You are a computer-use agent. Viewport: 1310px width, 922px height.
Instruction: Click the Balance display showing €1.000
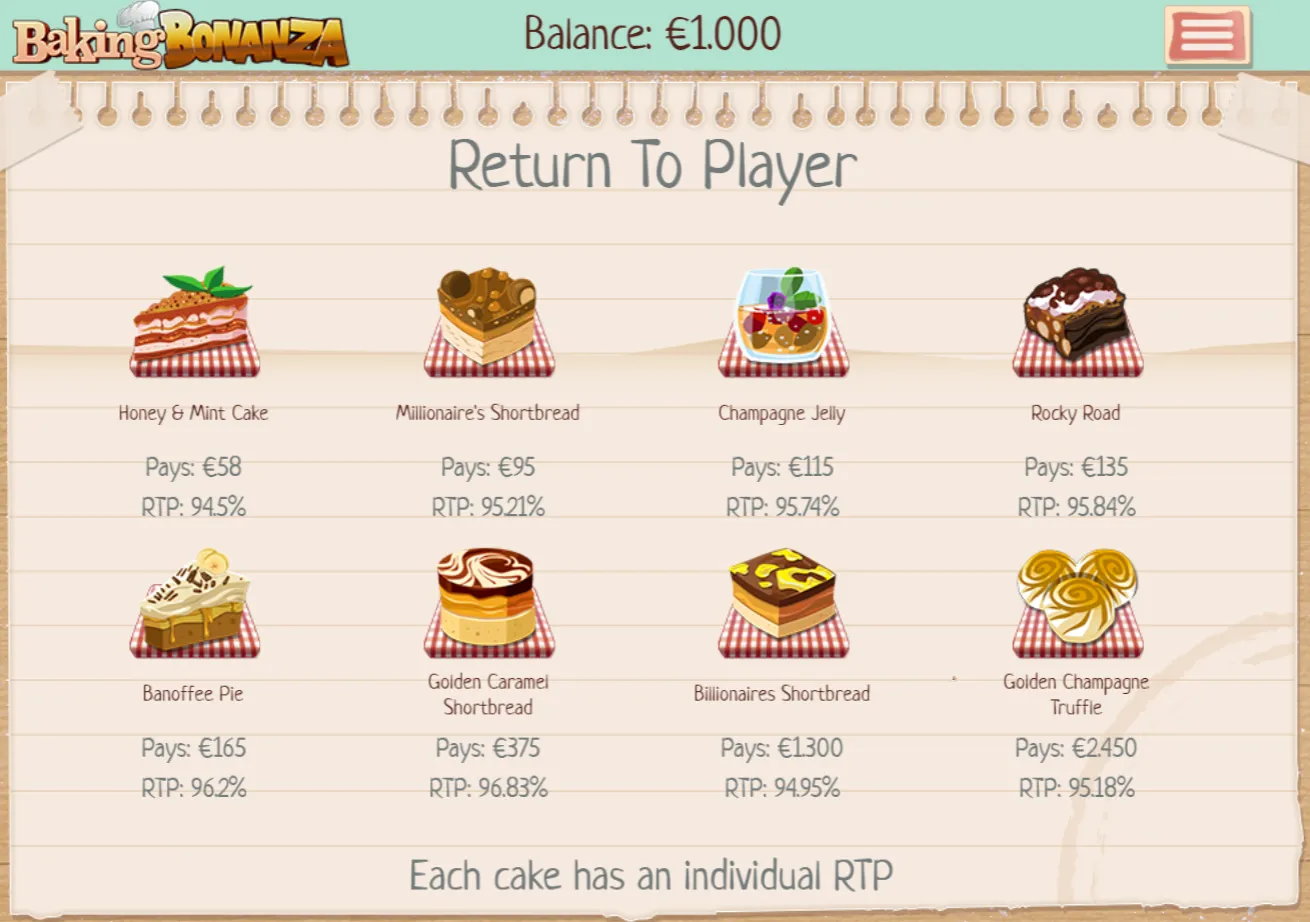click(651, 34)
